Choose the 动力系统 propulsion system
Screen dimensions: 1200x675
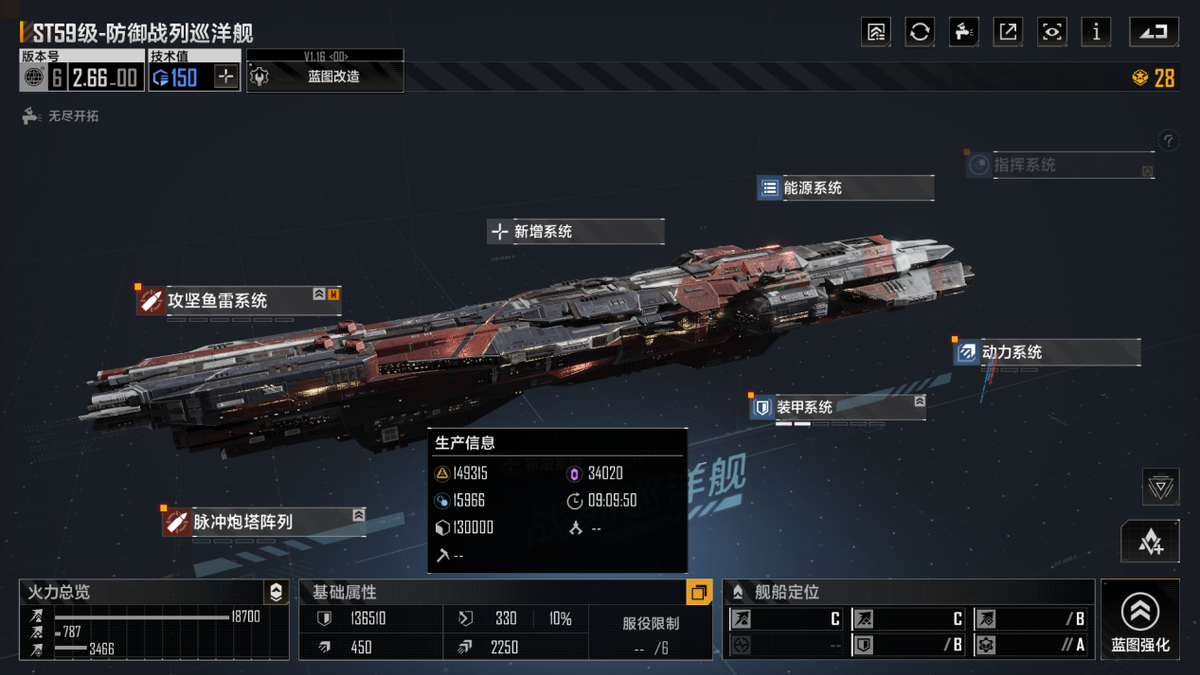click(x=1046, y=352)
